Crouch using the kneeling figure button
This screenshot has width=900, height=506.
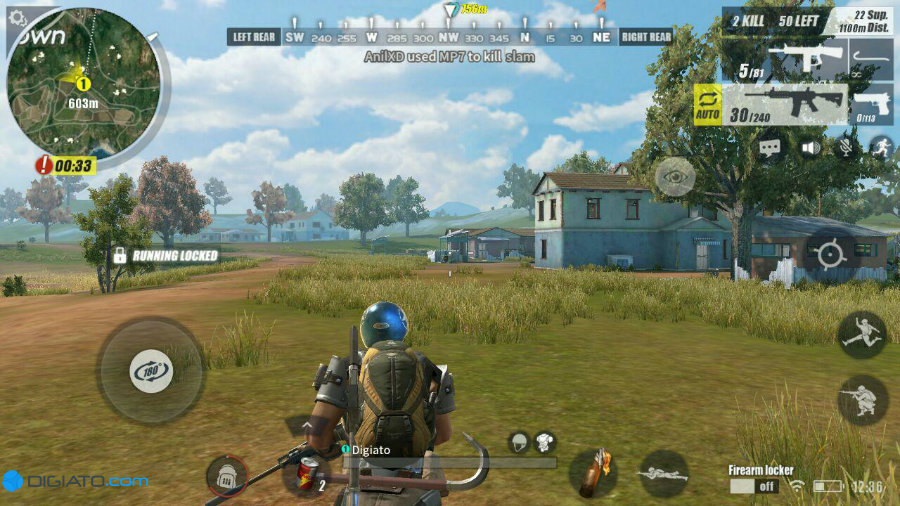click(x=861, y=399)
